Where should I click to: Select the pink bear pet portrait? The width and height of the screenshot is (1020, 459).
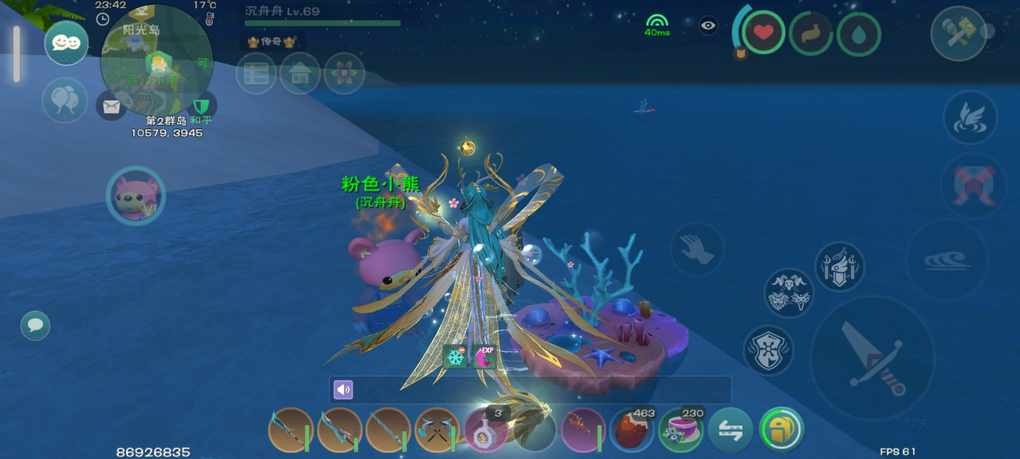(136, 195)
